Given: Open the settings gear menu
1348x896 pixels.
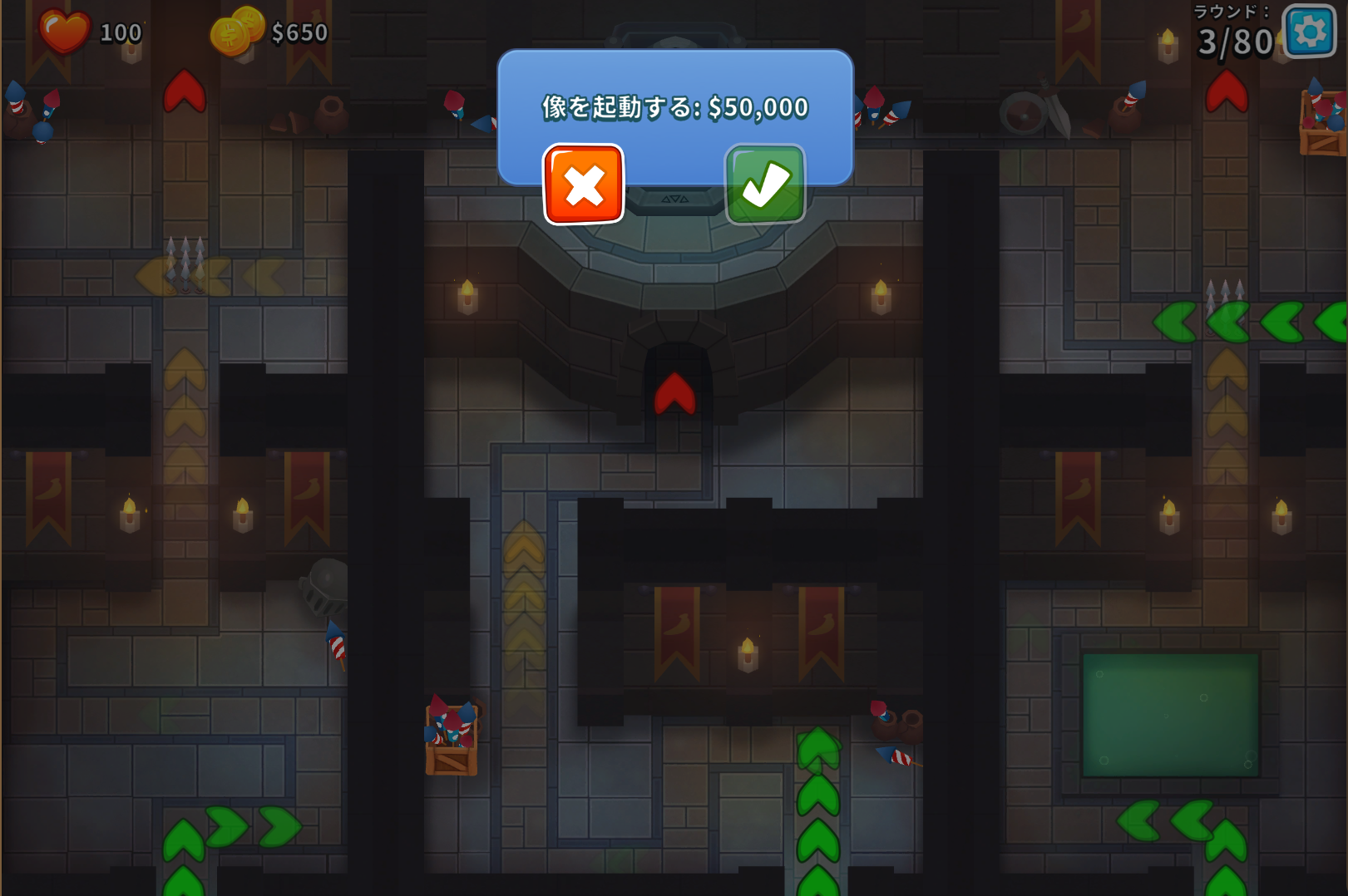Looking at the screenshot, I should pyautogui.click(x=1310, y=32).
